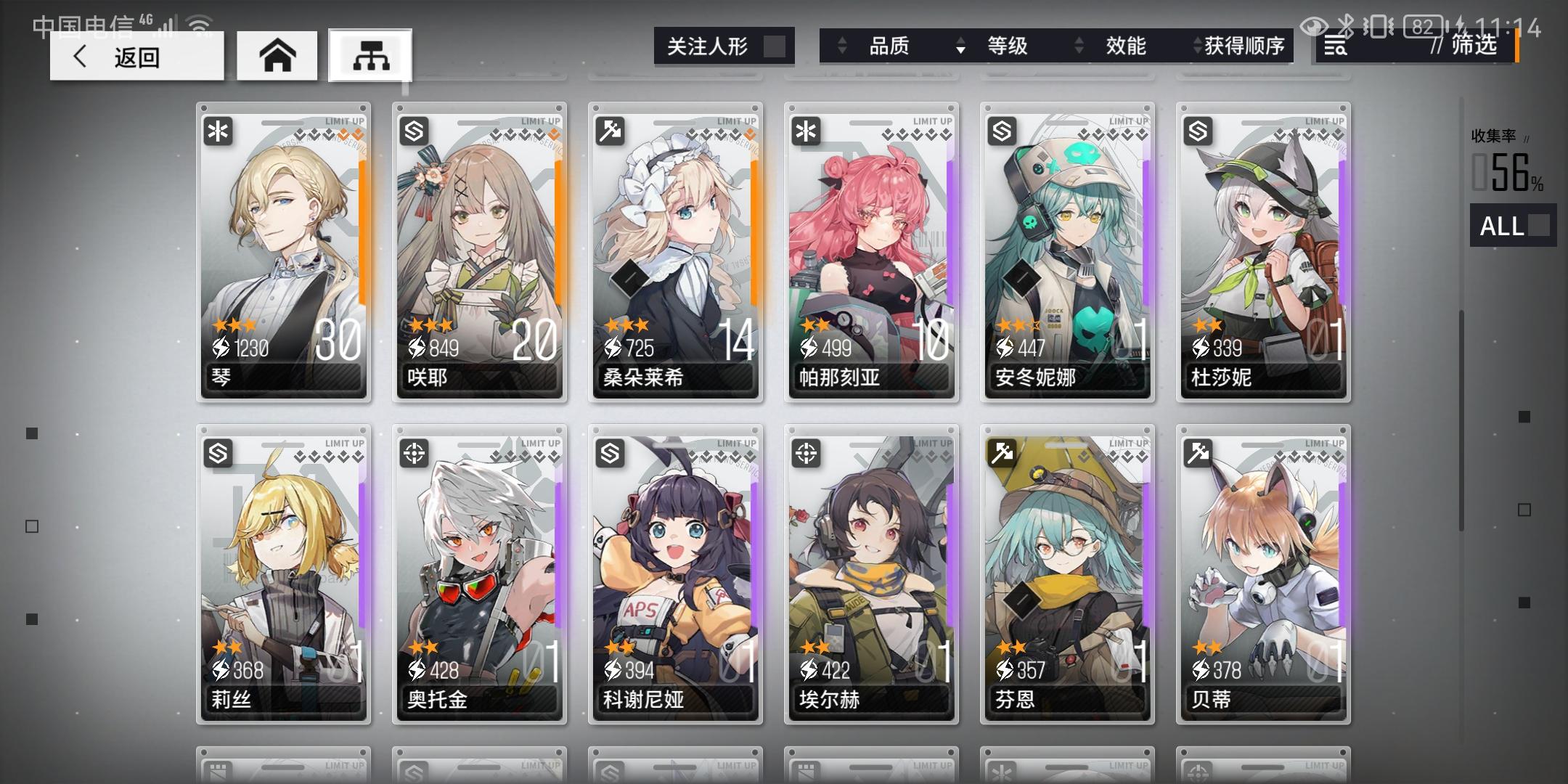
Task: Click the warlock class icon on 琴's card
Action: (x=218, y=131)
